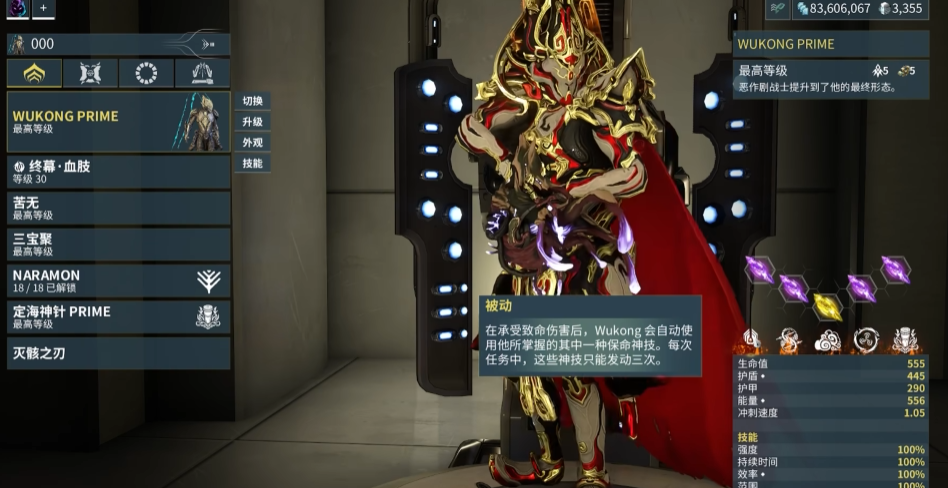Image resolution: width=948 pixels, height=488 pixels.
Task: Switch to the circular ring category tab
Action: [146, 74]
